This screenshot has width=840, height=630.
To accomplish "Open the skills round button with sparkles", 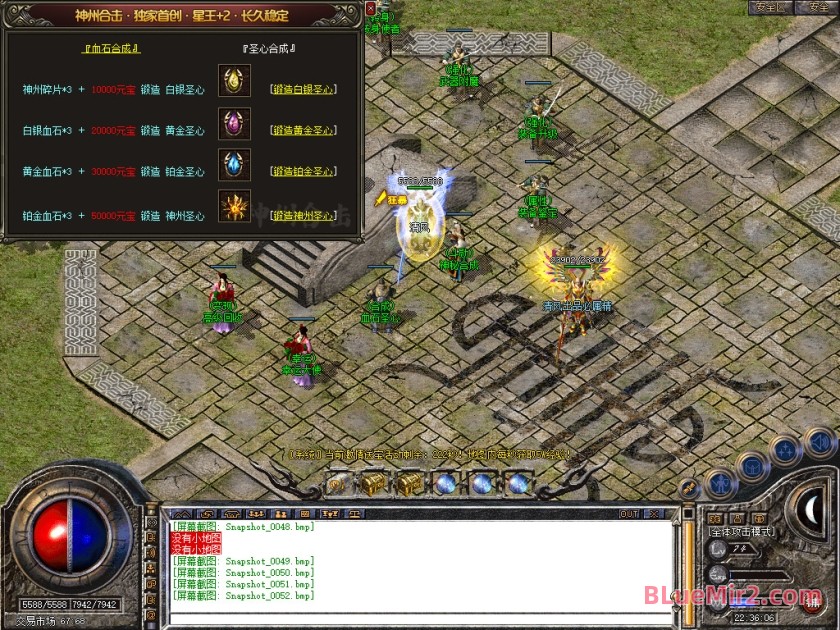I will [785, 450].
